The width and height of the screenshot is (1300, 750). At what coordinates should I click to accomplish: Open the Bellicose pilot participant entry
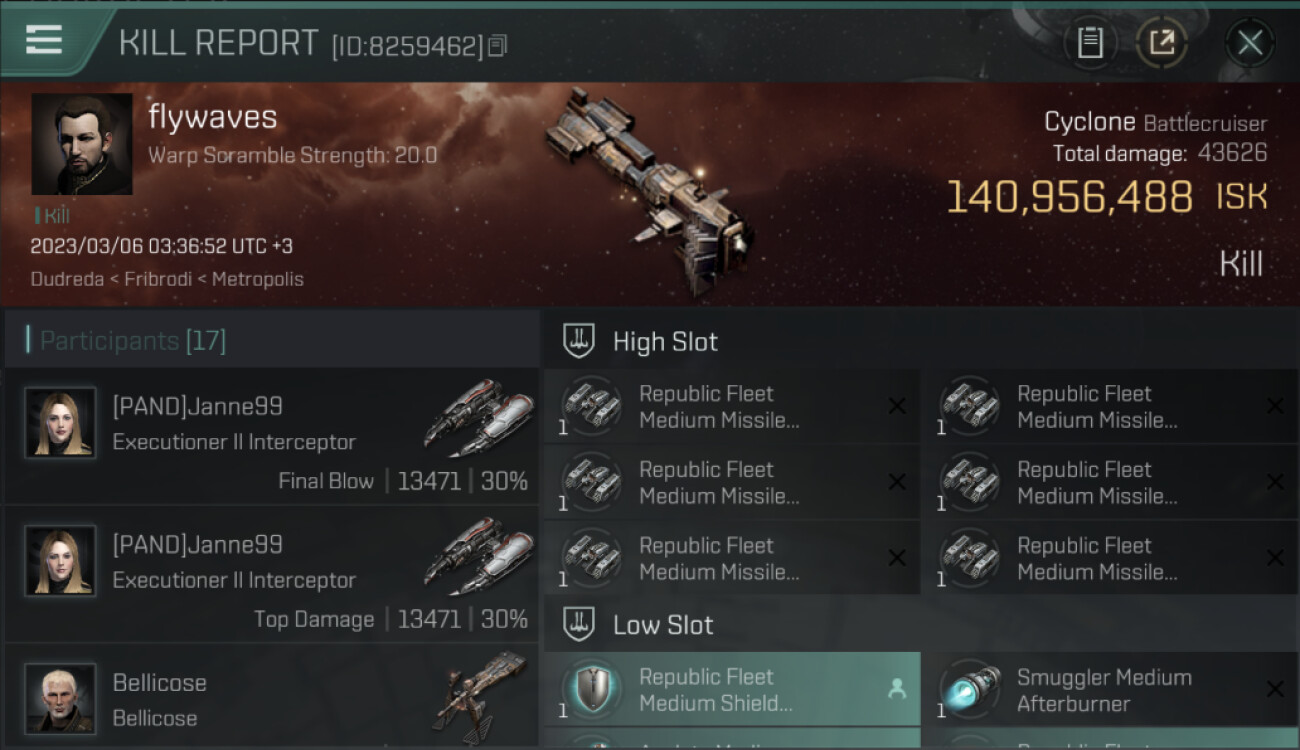click(x=272, y=700)
